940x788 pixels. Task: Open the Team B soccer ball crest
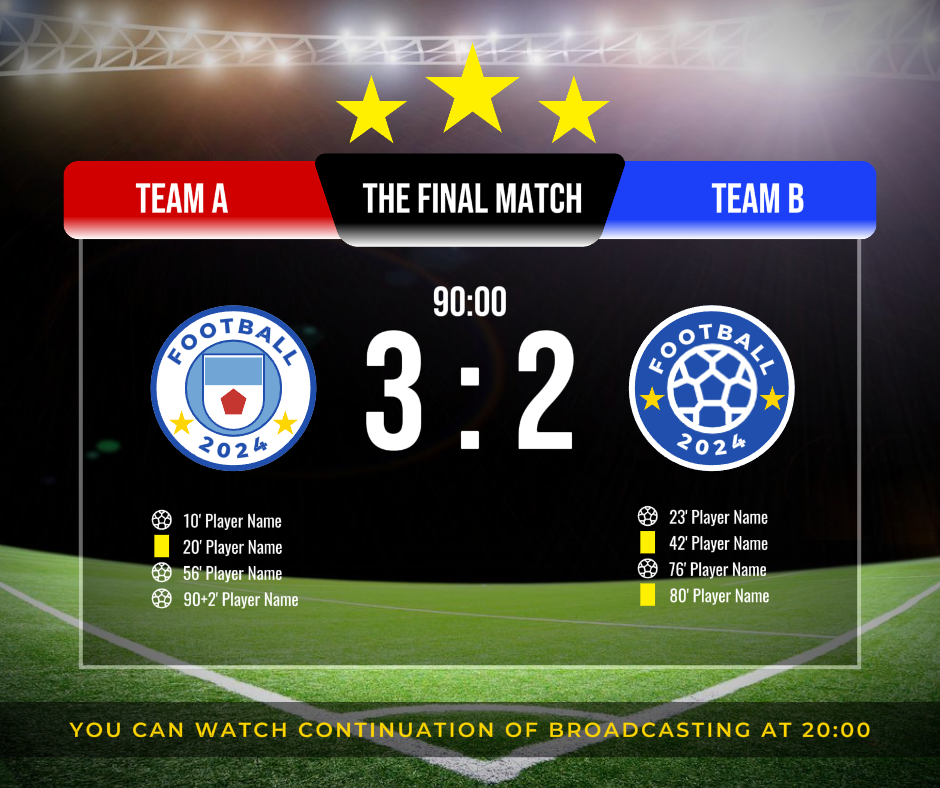pos(711,388)
